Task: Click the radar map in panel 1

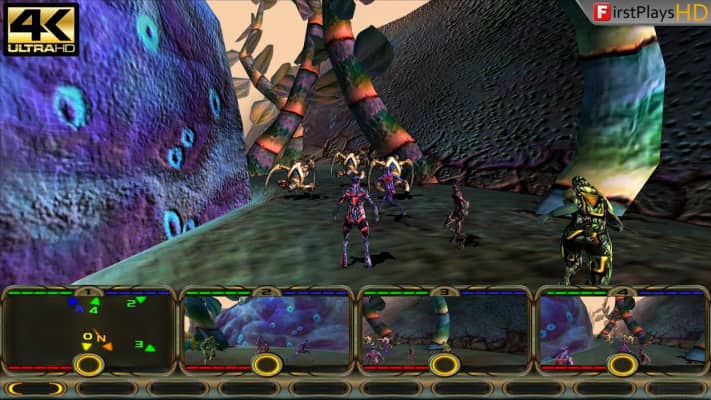Action: click(90, 324)
